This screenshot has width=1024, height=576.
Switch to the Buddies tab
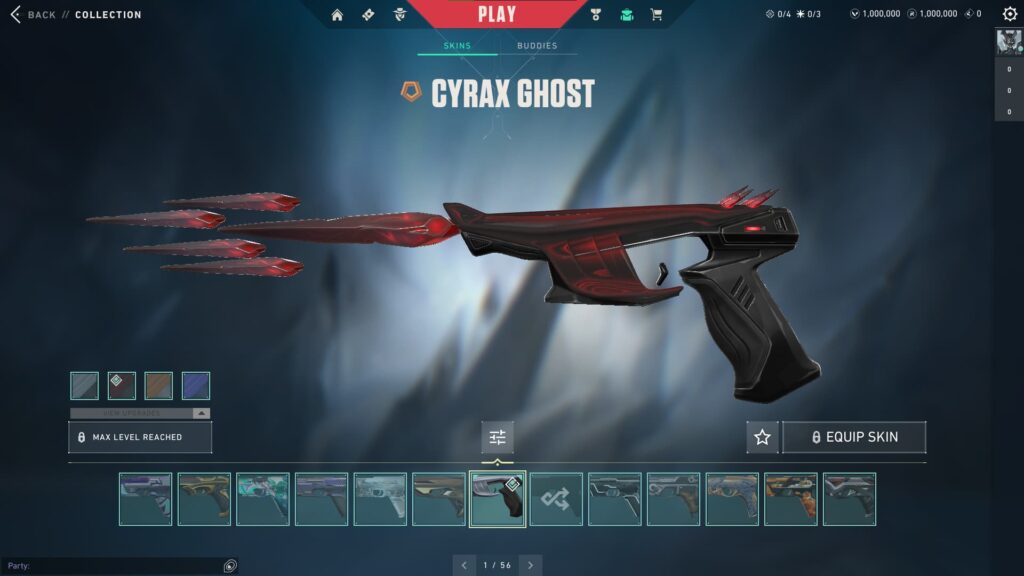(537, 46)
